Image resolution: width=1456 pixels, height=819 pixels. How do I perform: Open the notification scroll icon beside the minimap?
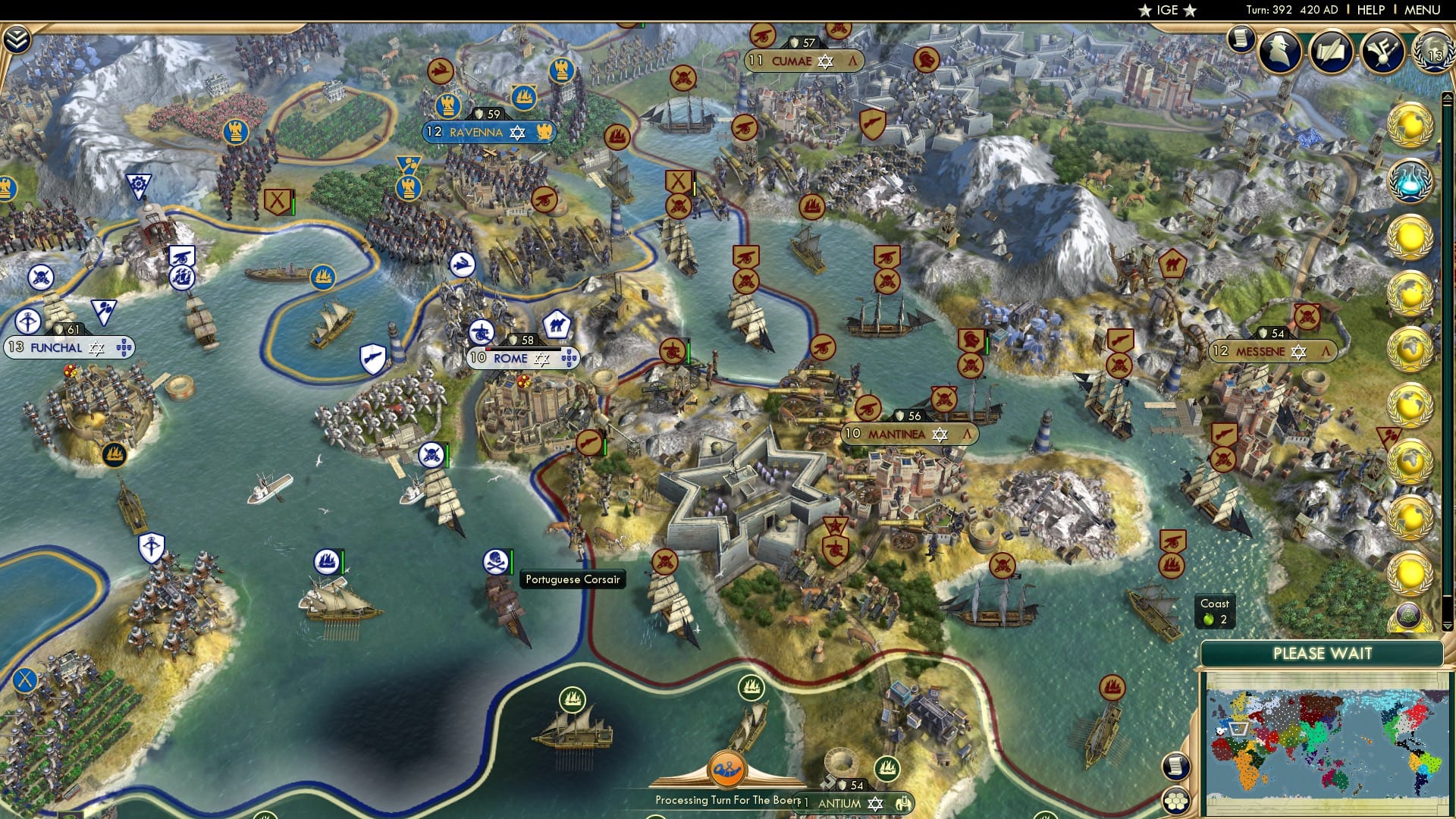pos(1176,765)
